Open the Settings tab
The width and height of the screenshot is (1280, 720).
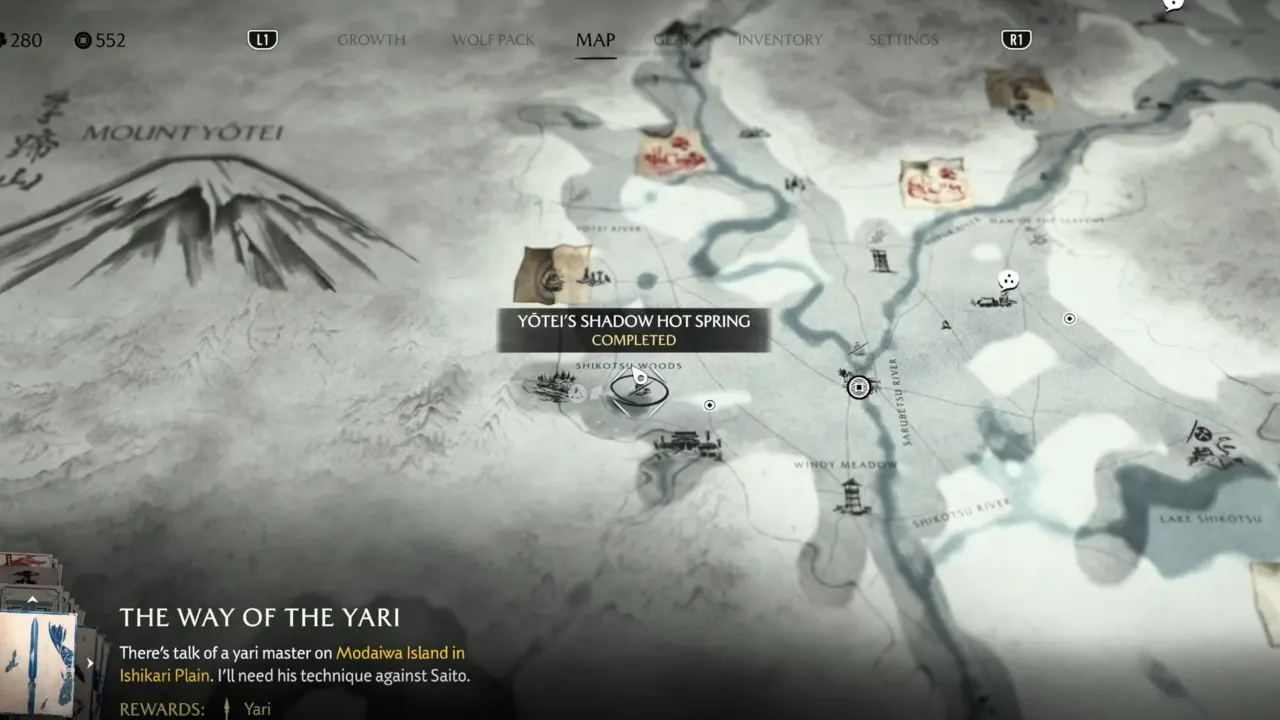coord(903,40)
